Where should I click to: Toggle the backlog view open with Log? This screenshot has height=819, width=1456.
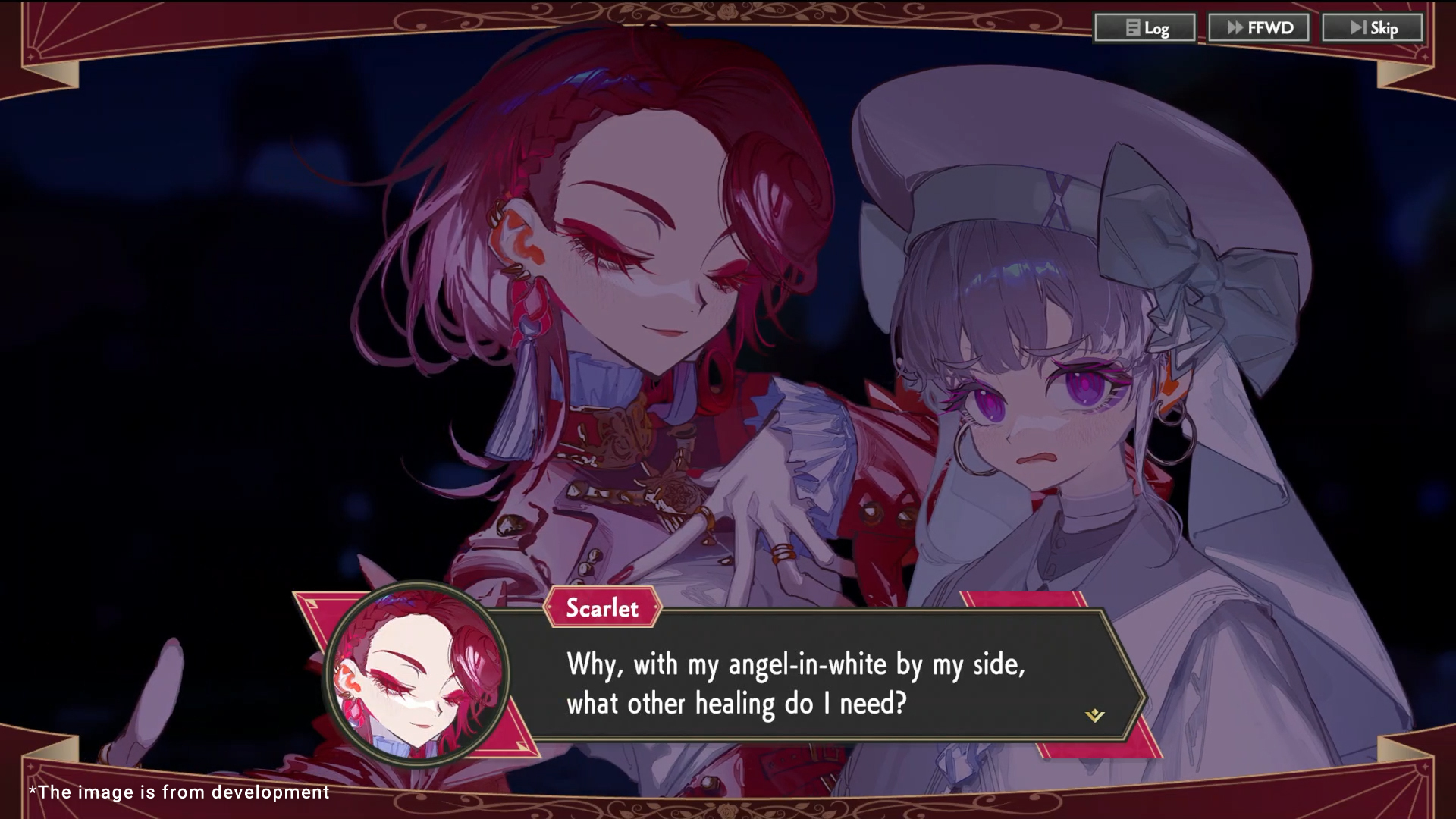pos(1145,28)
